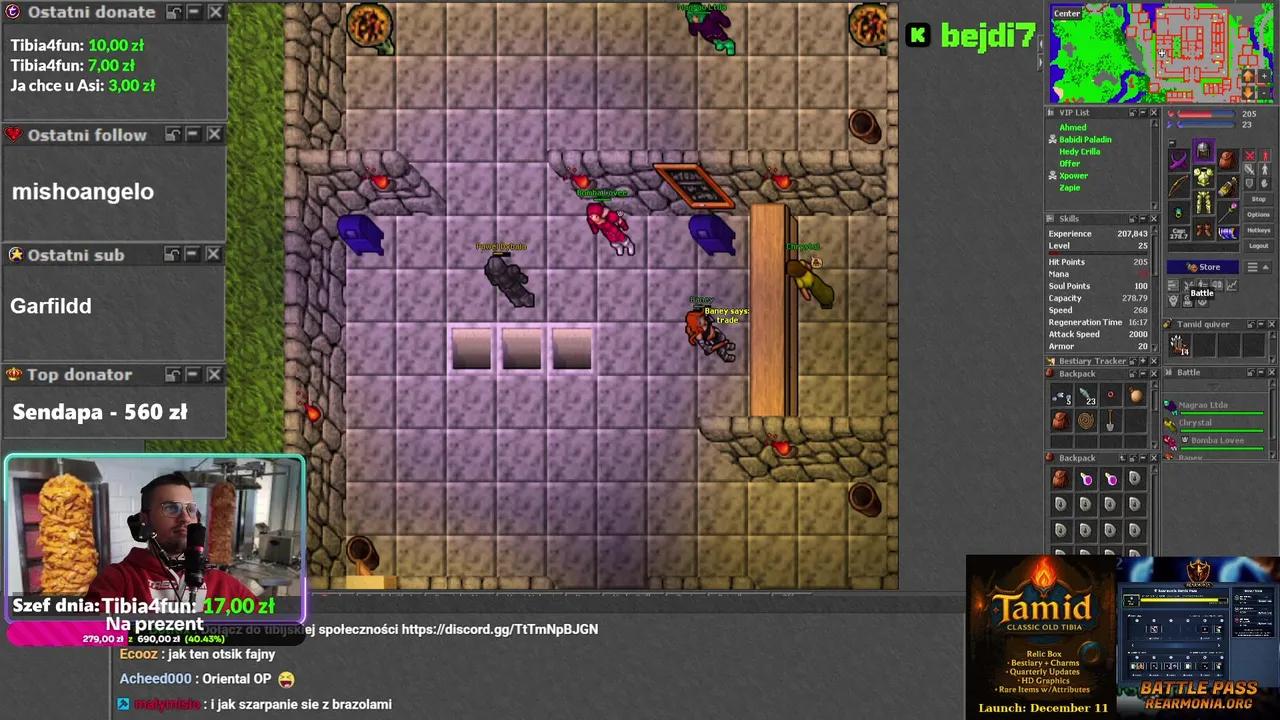Collapse the VIP List panel
The width and height of the screenshot is (1280, 720).
(1141, 112)
